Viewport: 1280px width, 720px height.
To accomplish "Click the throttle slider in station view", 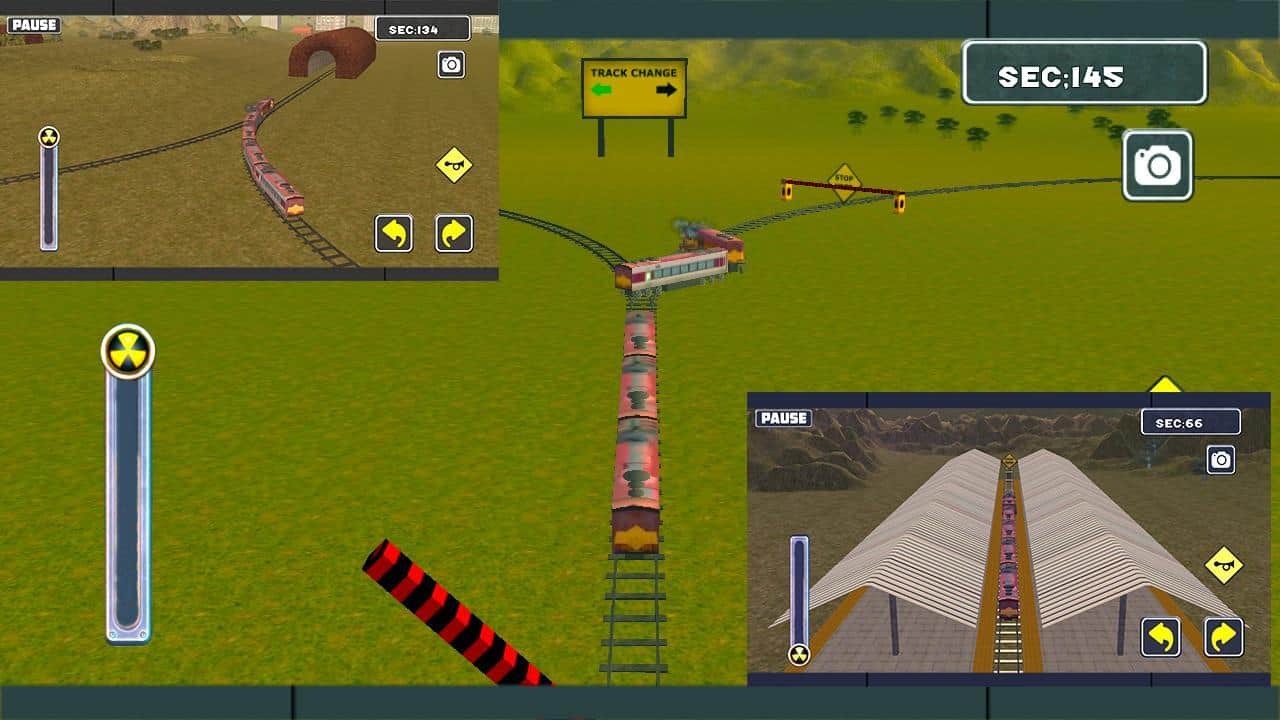I will 799,654.
